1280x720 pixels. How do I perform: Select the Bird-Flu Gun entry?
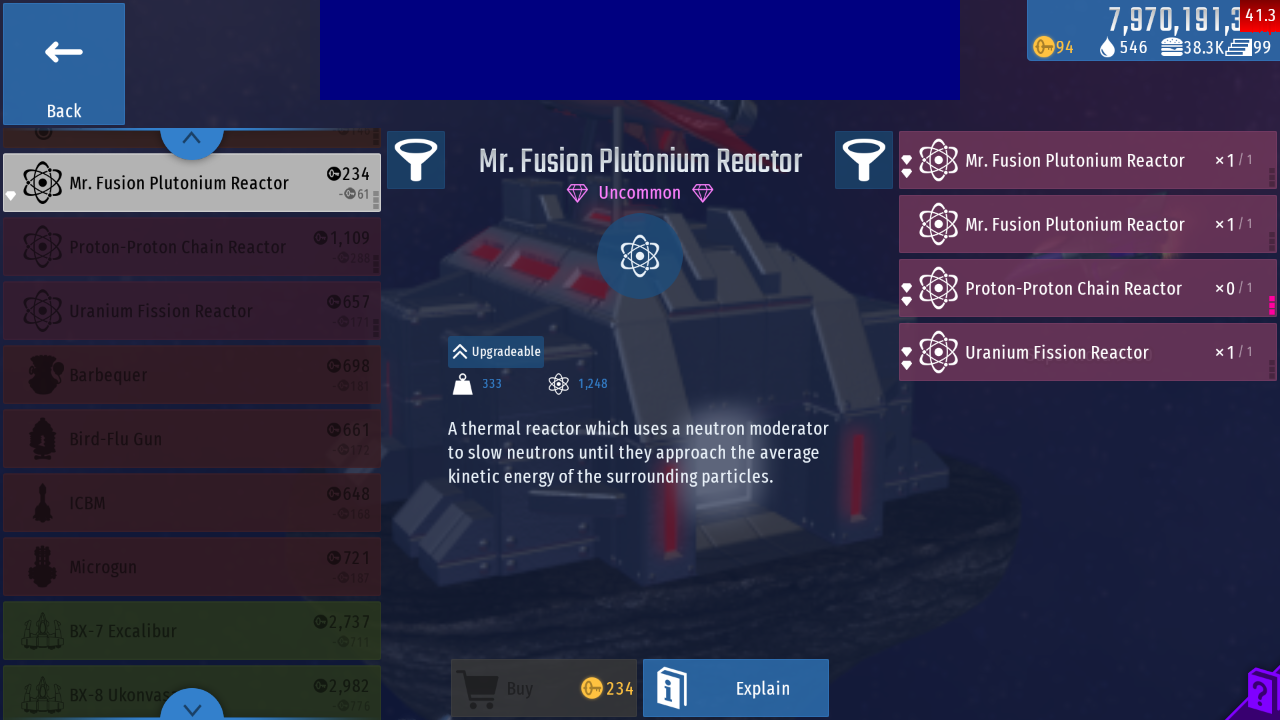(191, 439)
